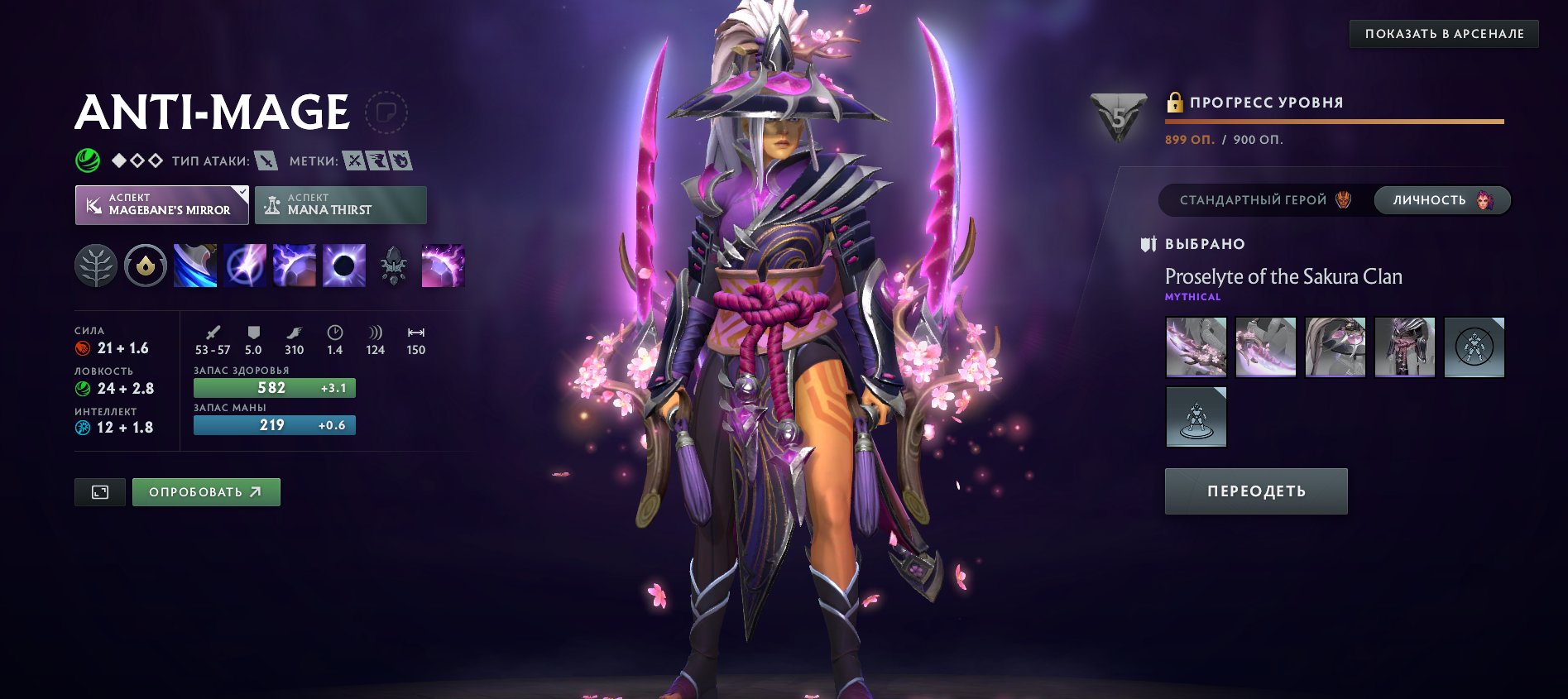
Task: Select the Mana Thirst aspect
Action: click(x=340, y=204)
